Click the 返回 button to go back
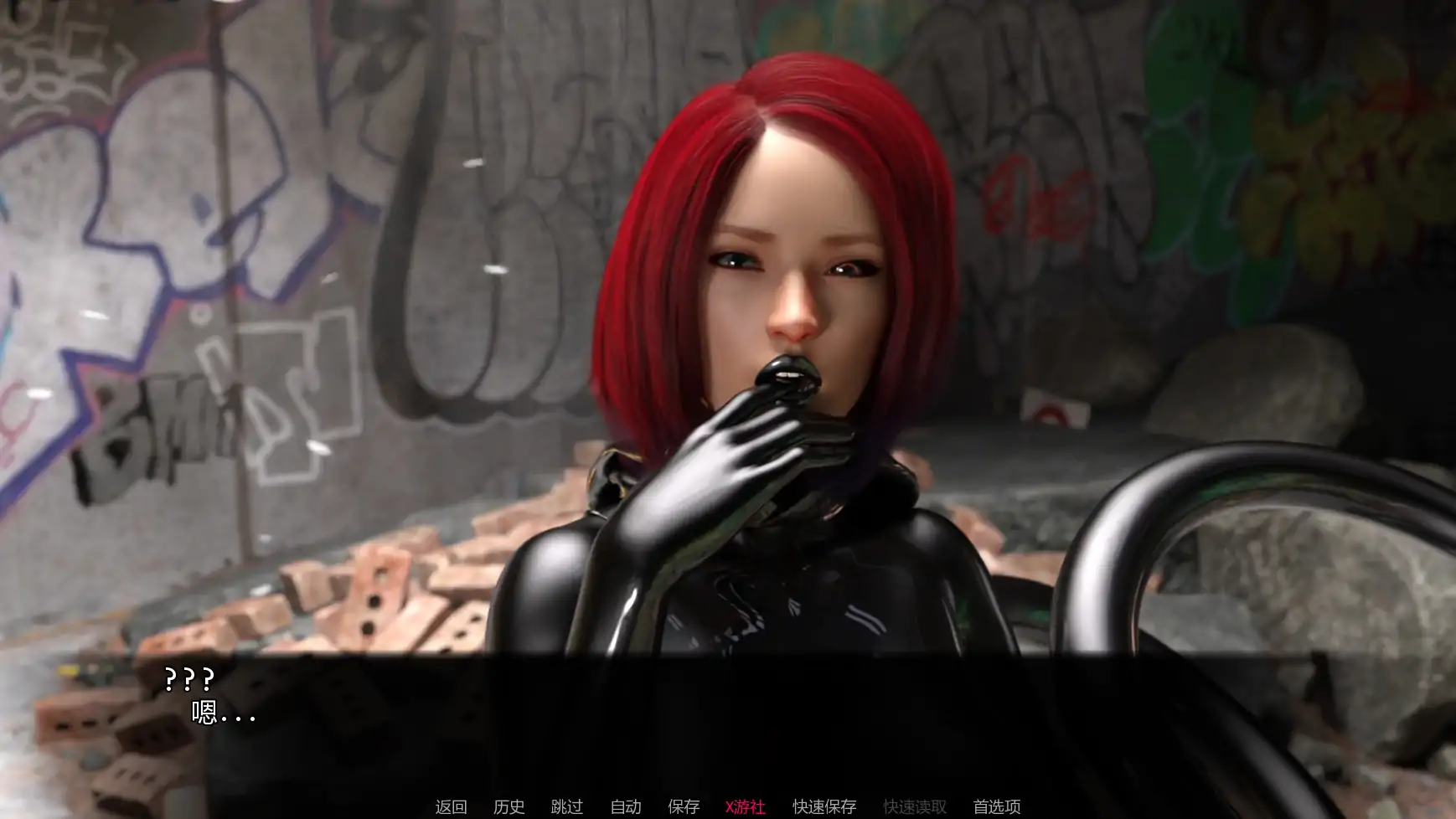The width and height of the screenshot is (1456, 819). point(451,806)
